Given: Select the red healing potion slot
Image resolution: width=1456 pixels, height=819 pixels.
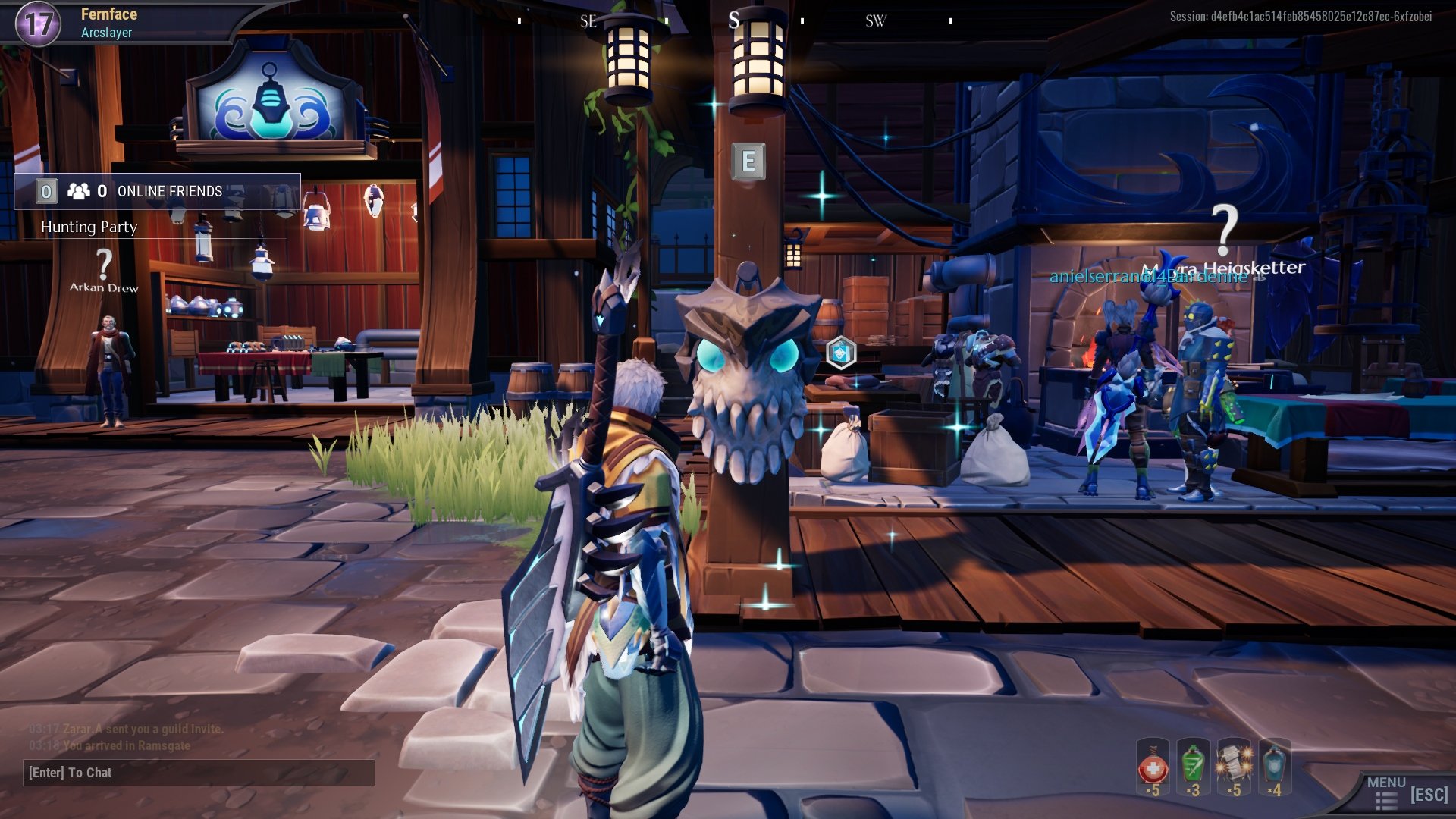Looking at the screenshot, I should [x=1153, y=767].
